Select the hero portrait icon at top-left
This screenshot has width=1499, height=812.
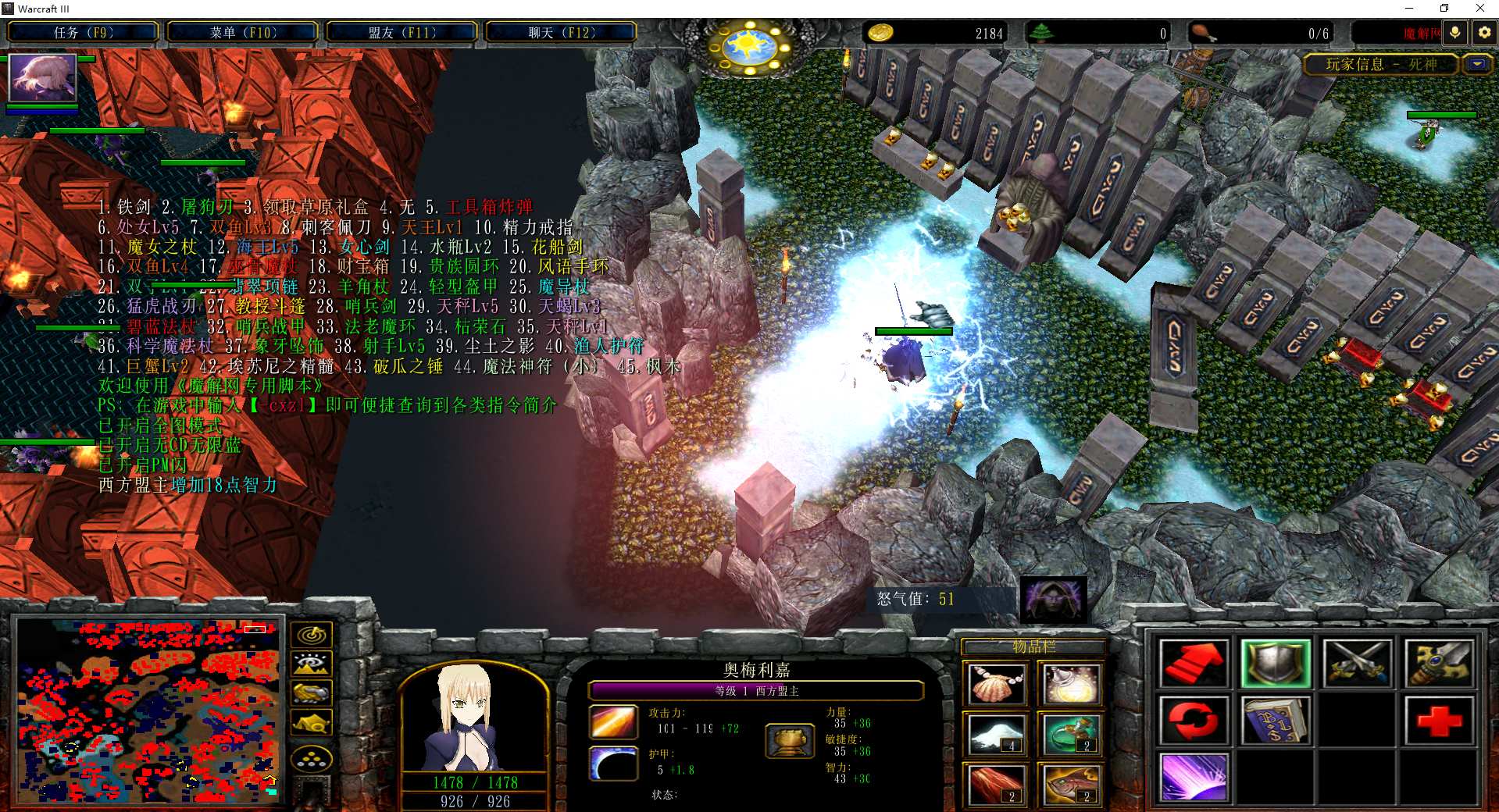42,77
